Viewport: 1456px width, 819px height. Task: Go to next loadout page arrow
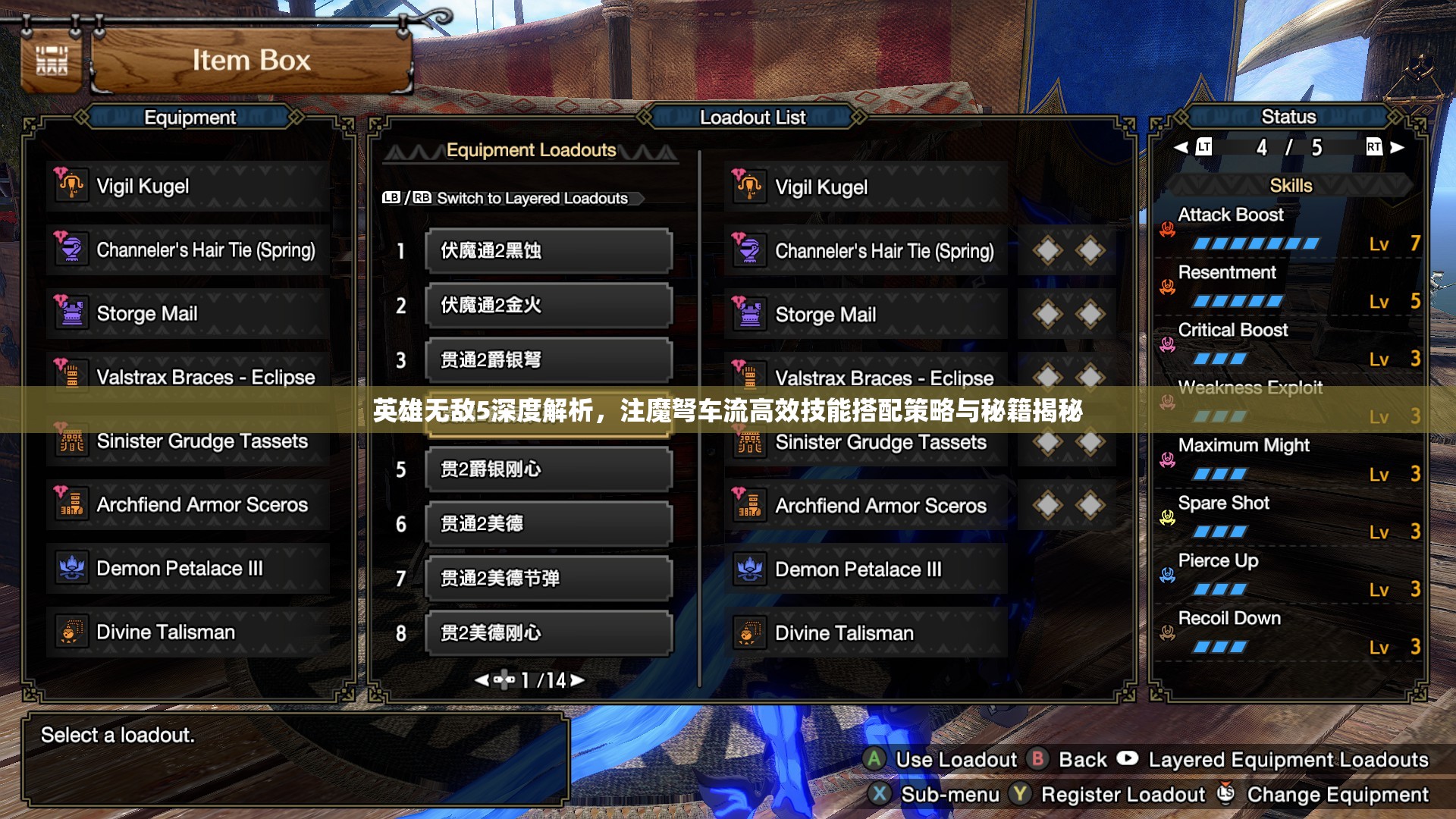click(x=579, y=680)
